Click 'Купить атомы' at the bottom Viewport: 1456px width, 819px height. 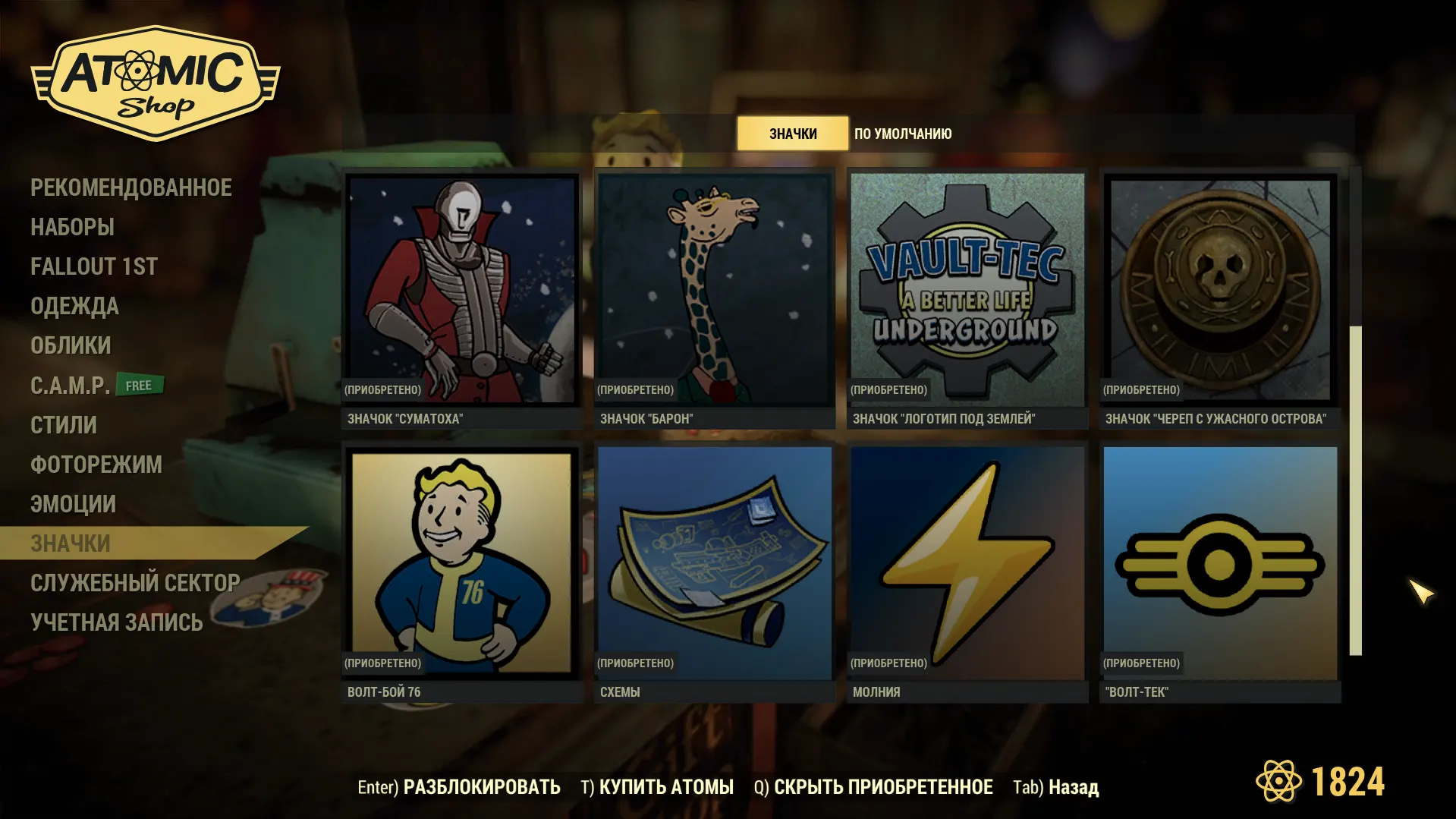667,788
